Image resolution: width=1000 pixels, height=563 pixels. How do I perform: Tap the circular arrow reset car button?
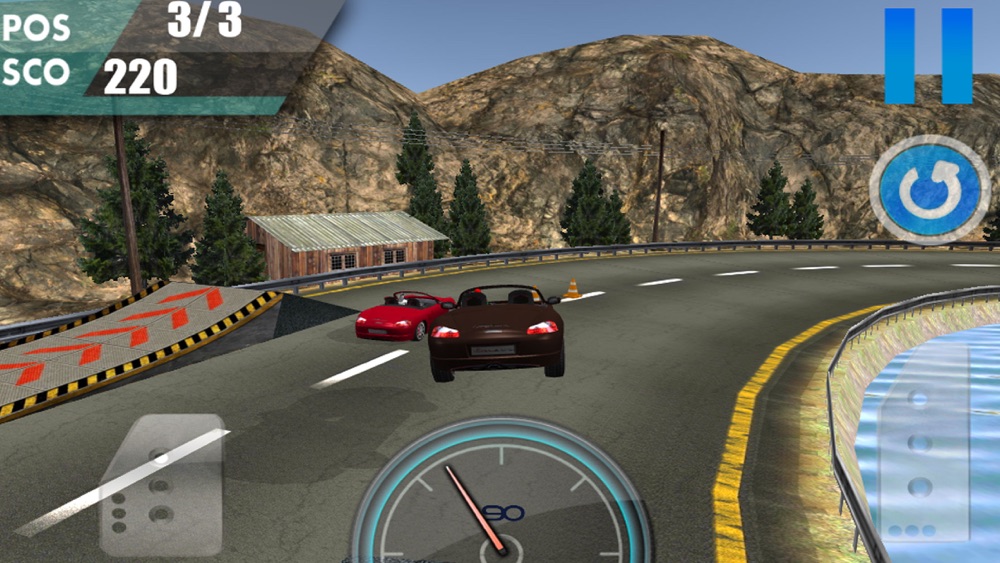(x=929, y=189)
